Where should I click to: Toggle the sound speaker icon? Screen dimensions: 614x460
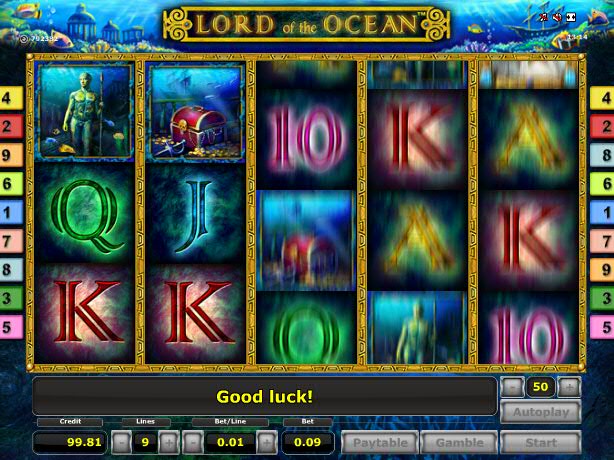click(x=556, y=17)
